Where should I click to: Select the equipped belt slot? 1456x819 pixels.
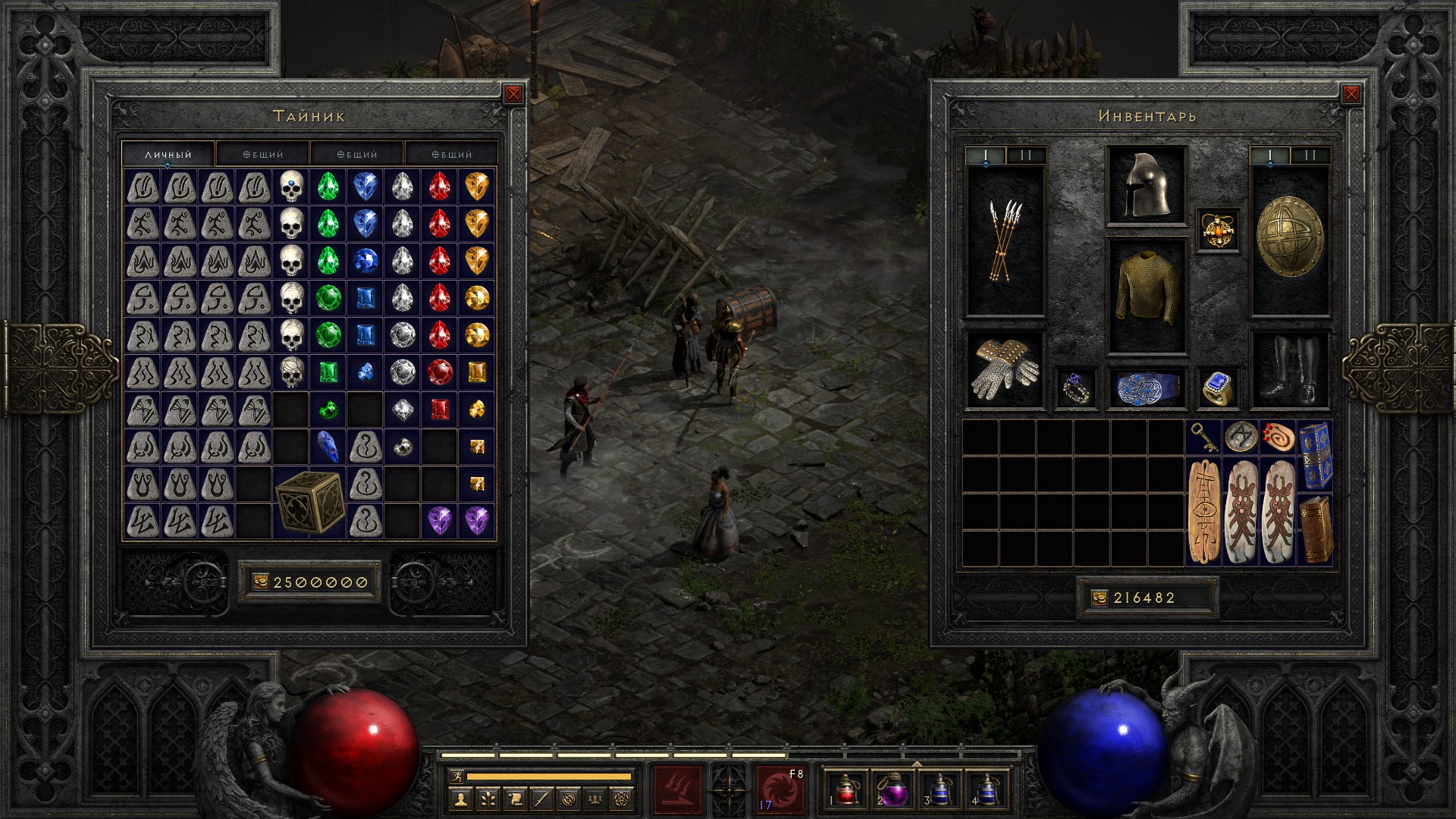[x=1147, y=388]
